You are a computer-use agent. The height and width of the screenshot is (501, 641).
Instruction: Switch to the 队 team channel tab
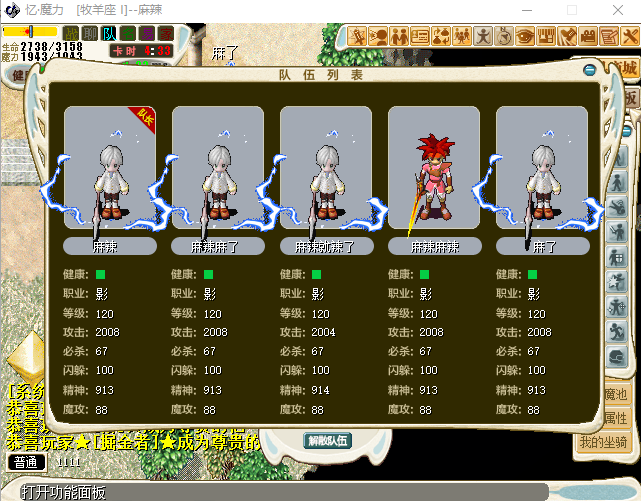pyautogui.click(x=110, y=34)
